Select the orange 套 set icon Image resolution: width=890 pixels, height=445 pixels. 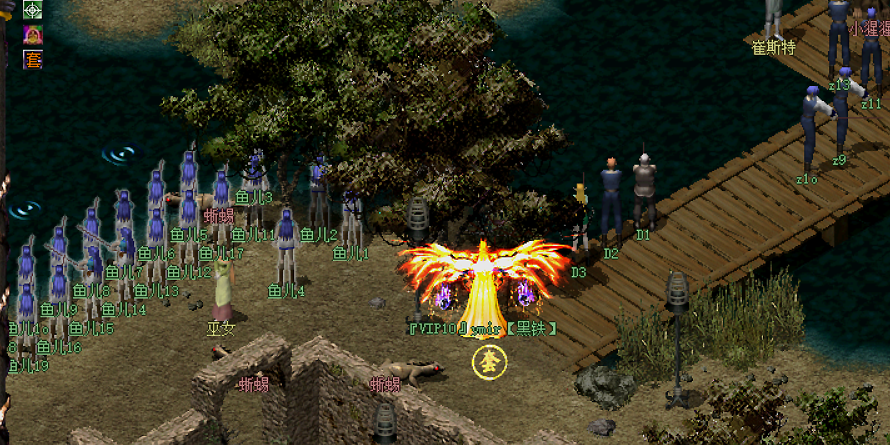(x=32, y=59)
